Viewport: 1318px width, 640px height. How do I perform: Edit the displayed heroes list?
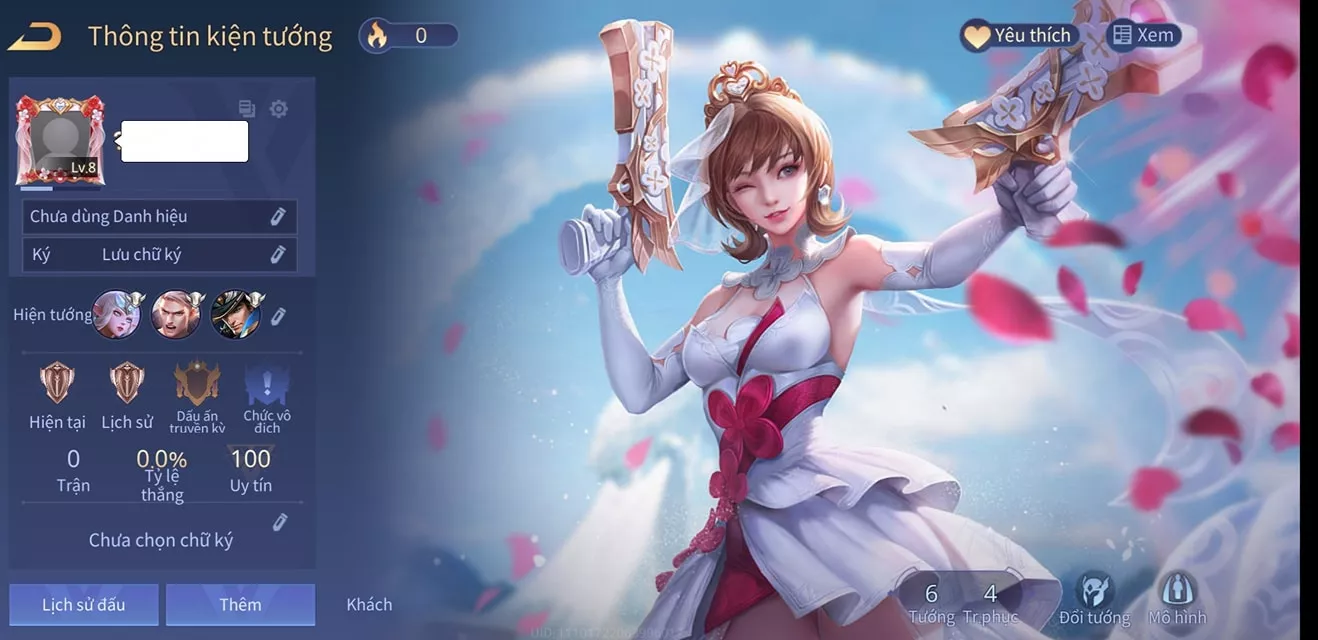click(278, 316)
